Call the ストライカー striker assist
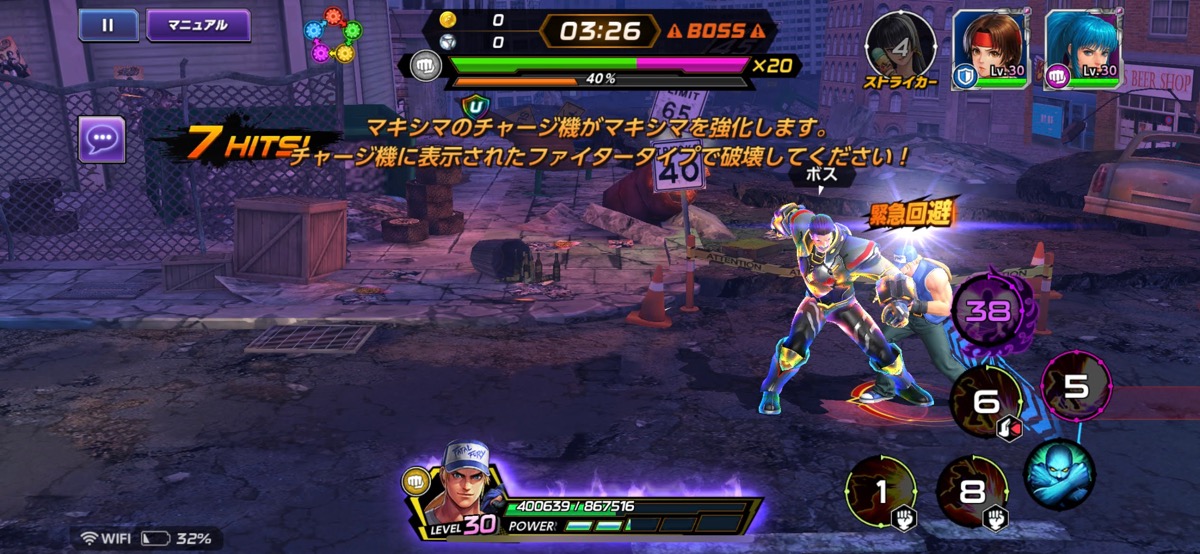 point(900,48)
